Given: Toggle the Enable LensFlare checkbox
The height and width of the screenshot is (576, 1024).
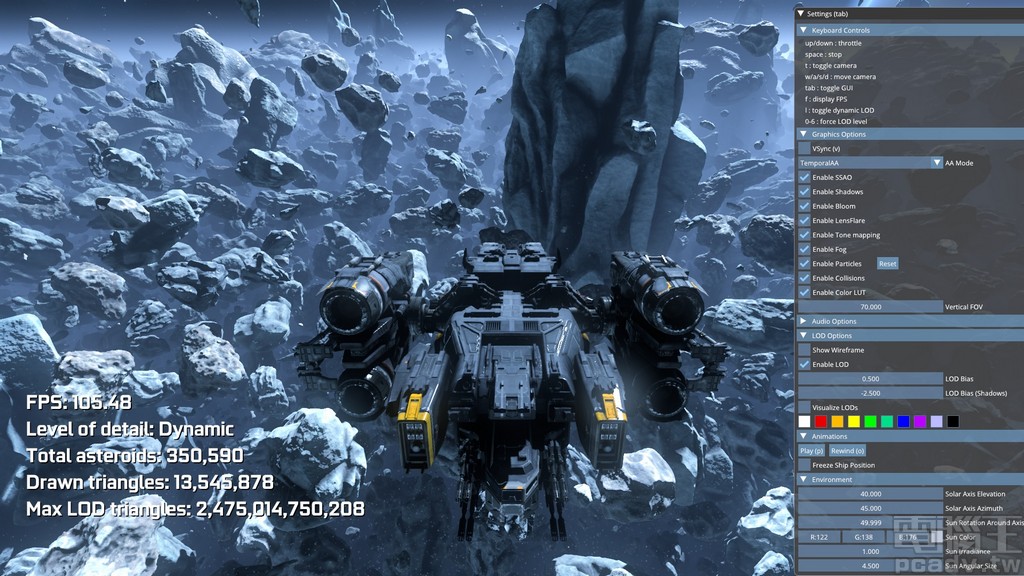Looking at the screenshot, I should (x=805, y=220).
